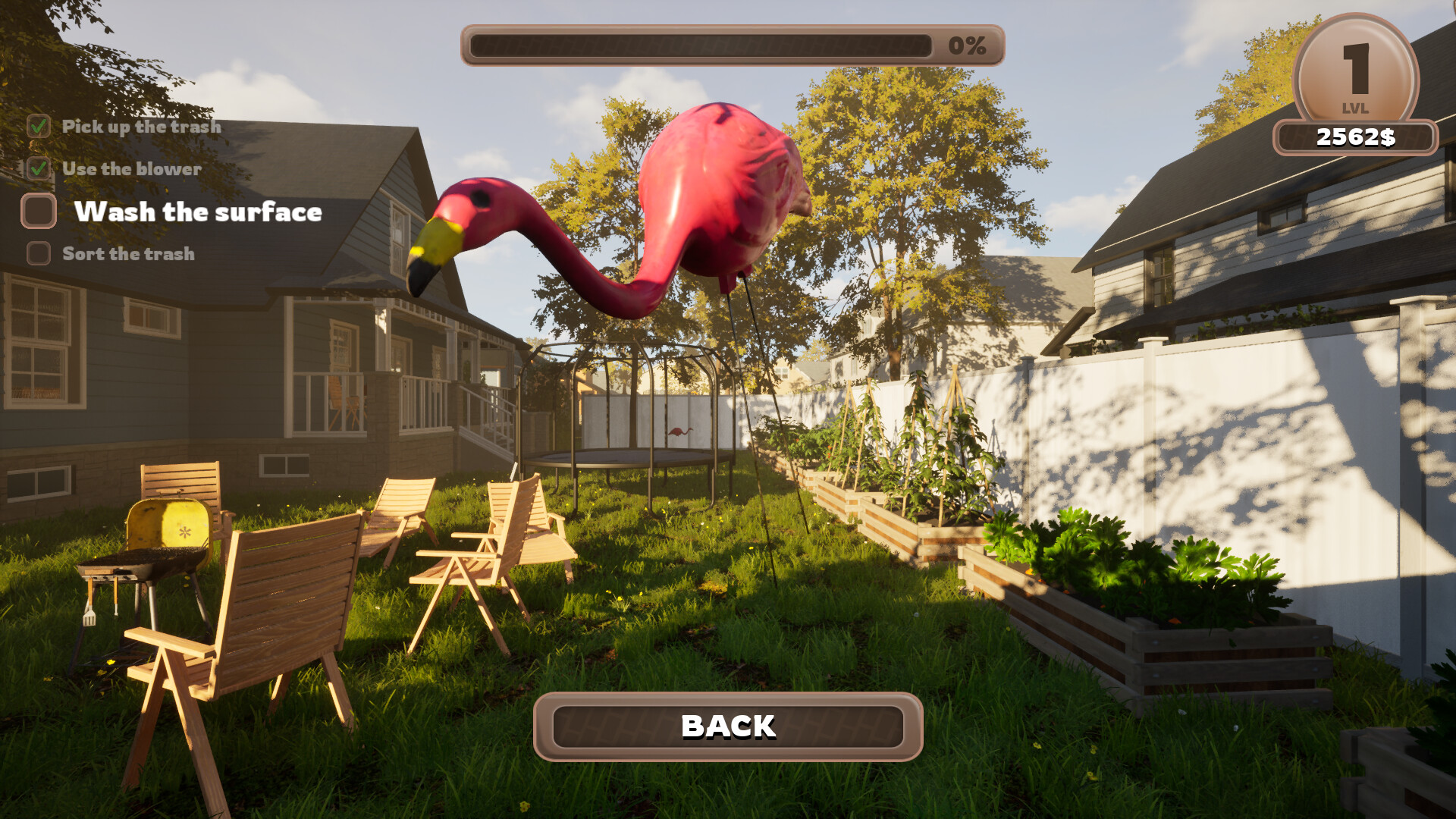The height and width of the screenshot is (819, 1456).
Task: Check the Sort the trash checkbox
Action: coord(37,253)
